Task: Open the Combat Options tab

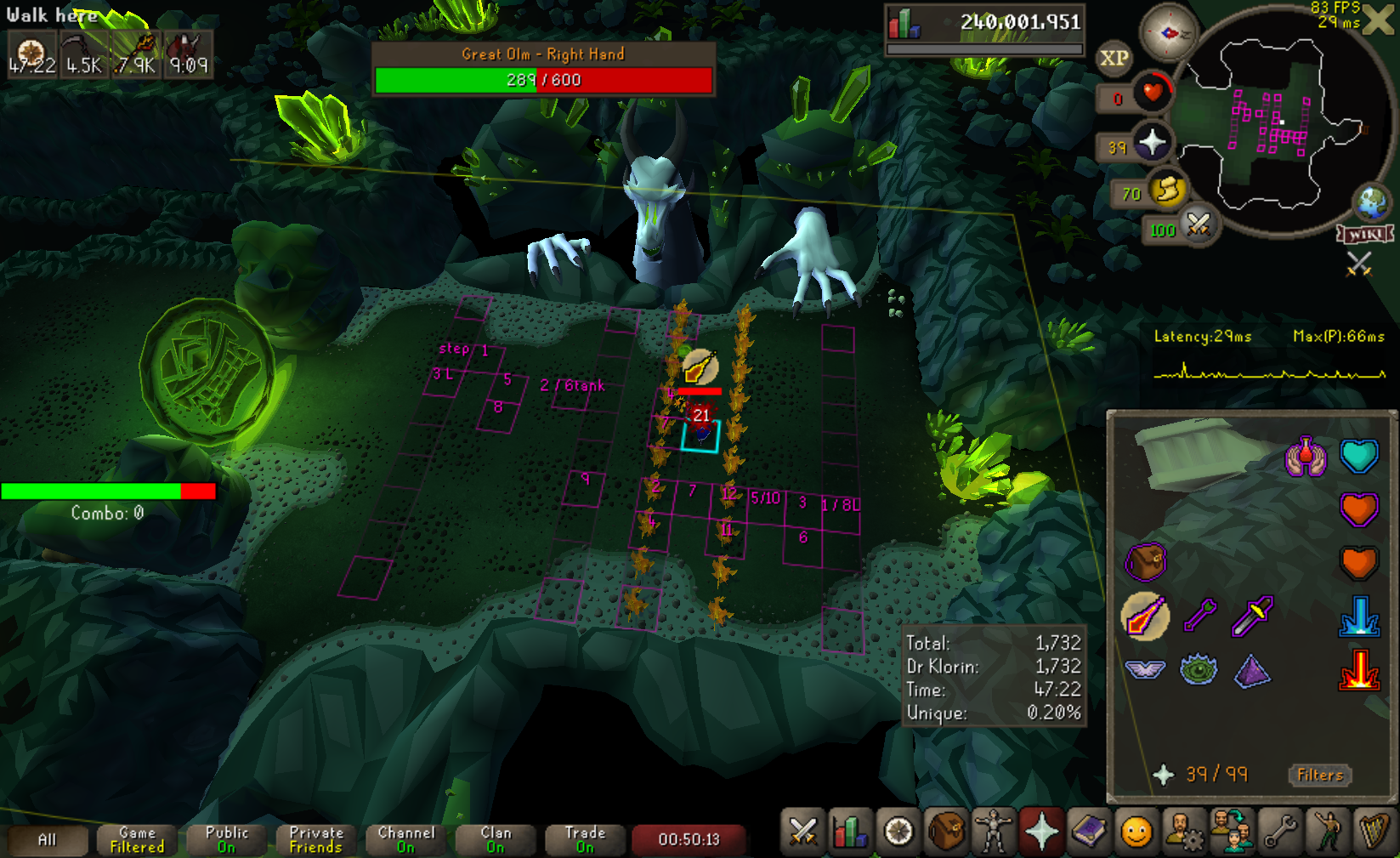Action: 802,832
